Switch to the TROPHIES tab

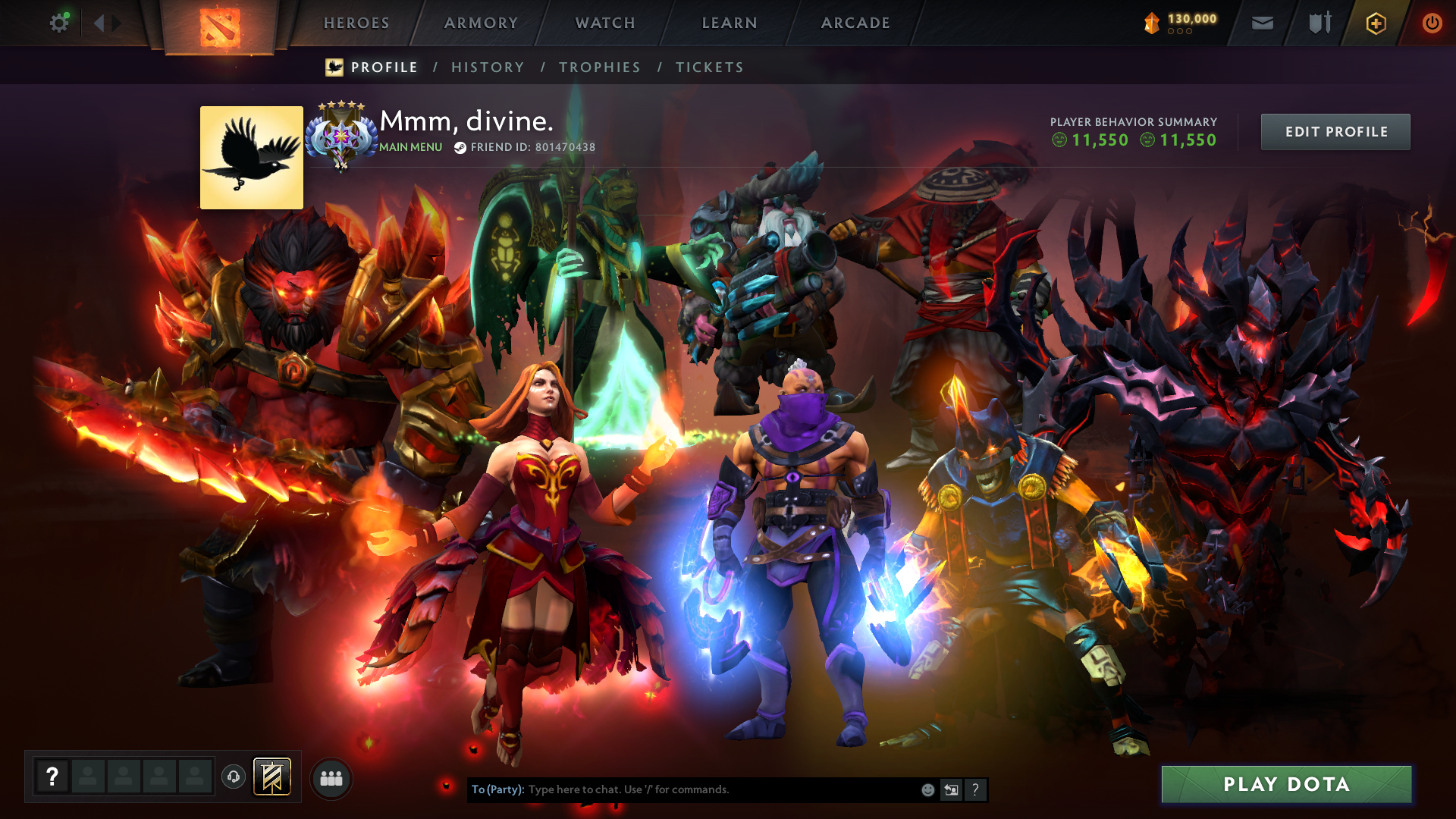click(599, 67)
